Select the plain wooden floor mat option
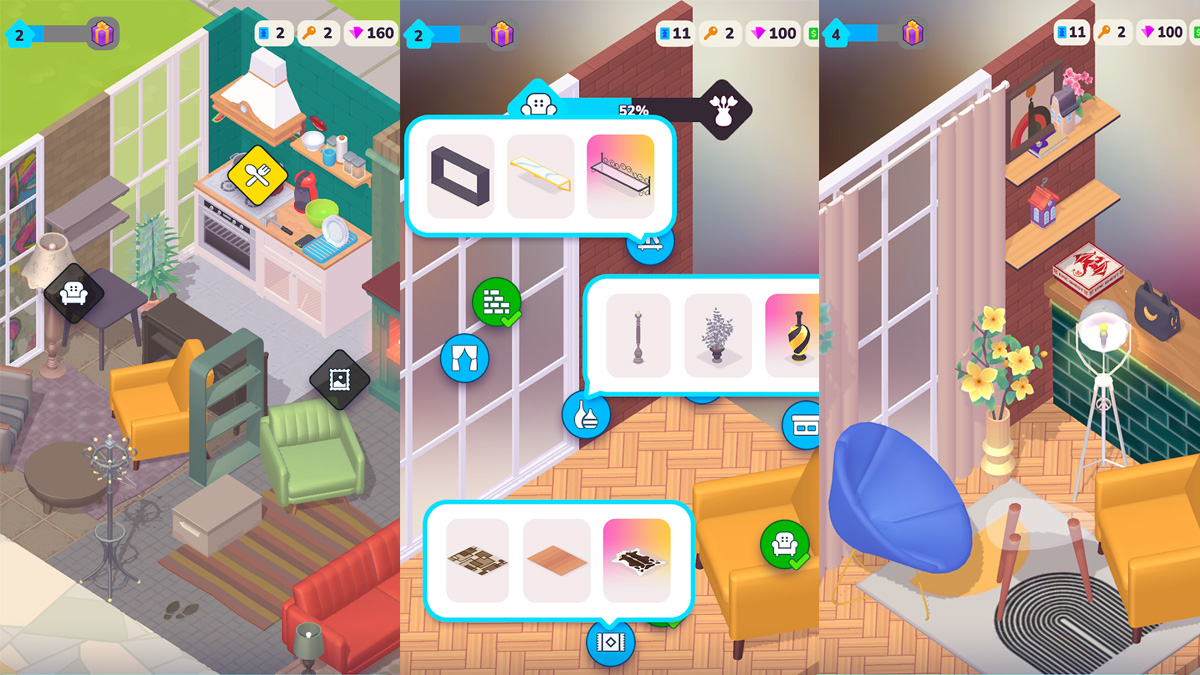 tap(556, 560)
